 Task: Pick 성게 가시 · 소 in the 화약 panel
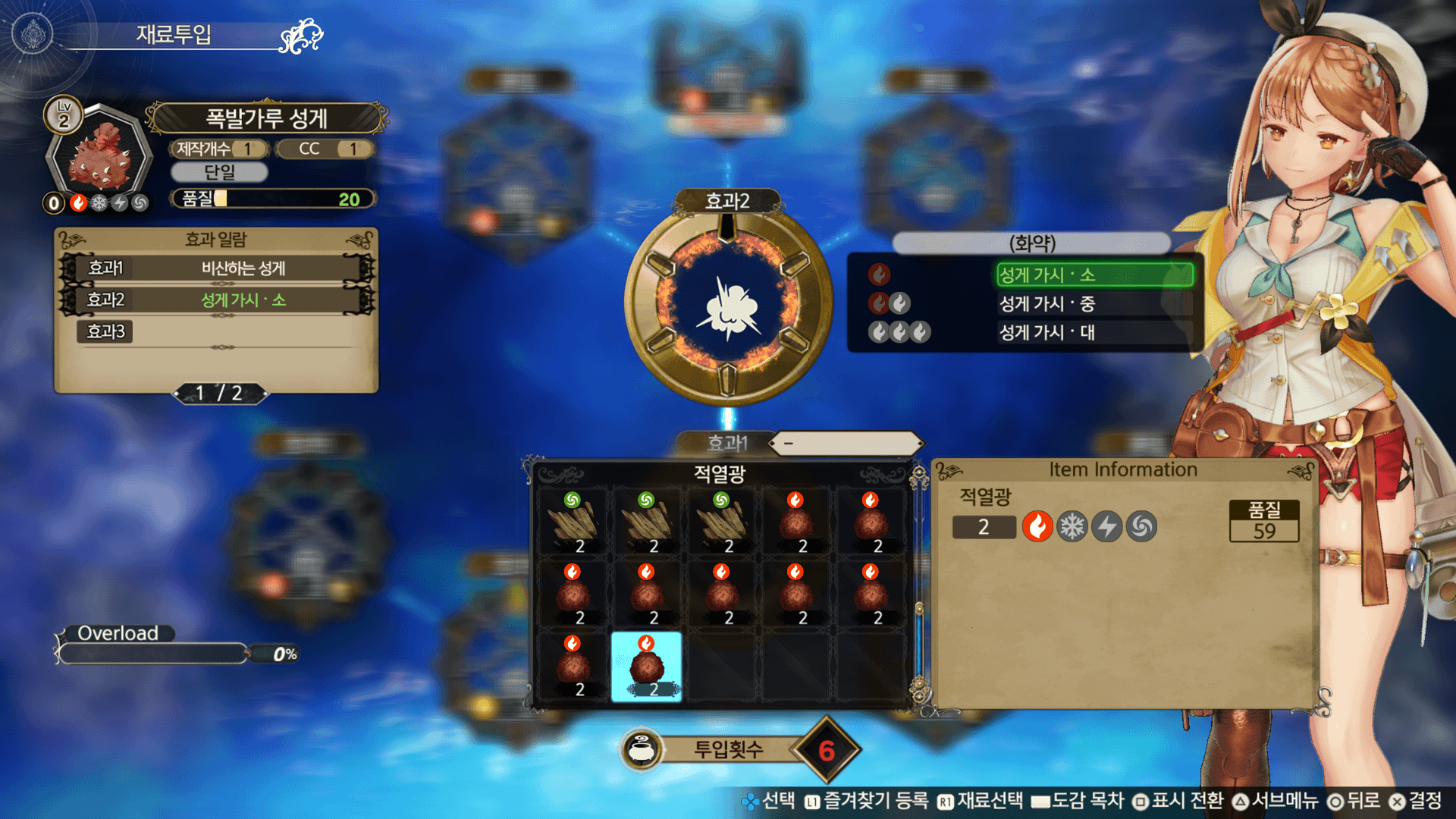click(x=1094, y=275)
